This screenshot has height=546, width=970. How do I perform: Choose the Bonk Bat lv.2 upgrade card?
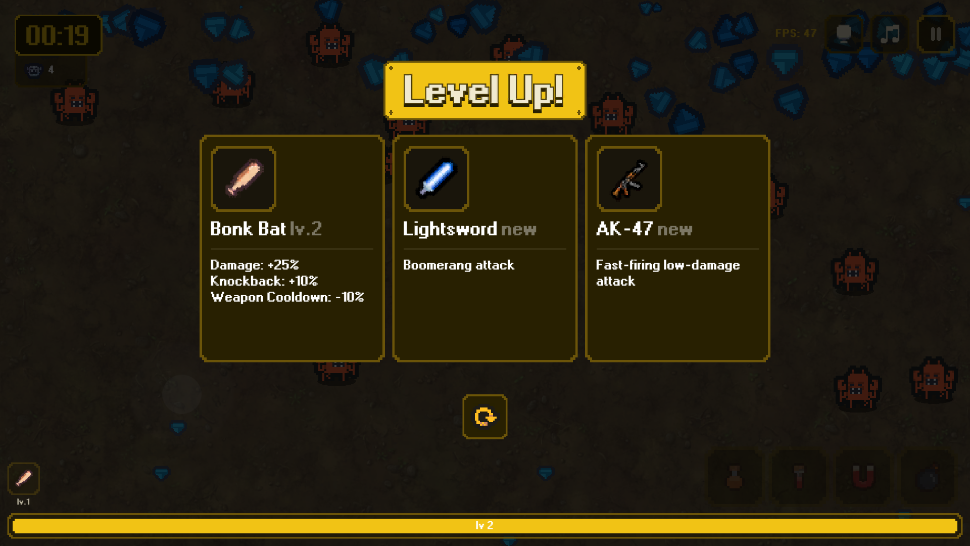coord(292,248)
